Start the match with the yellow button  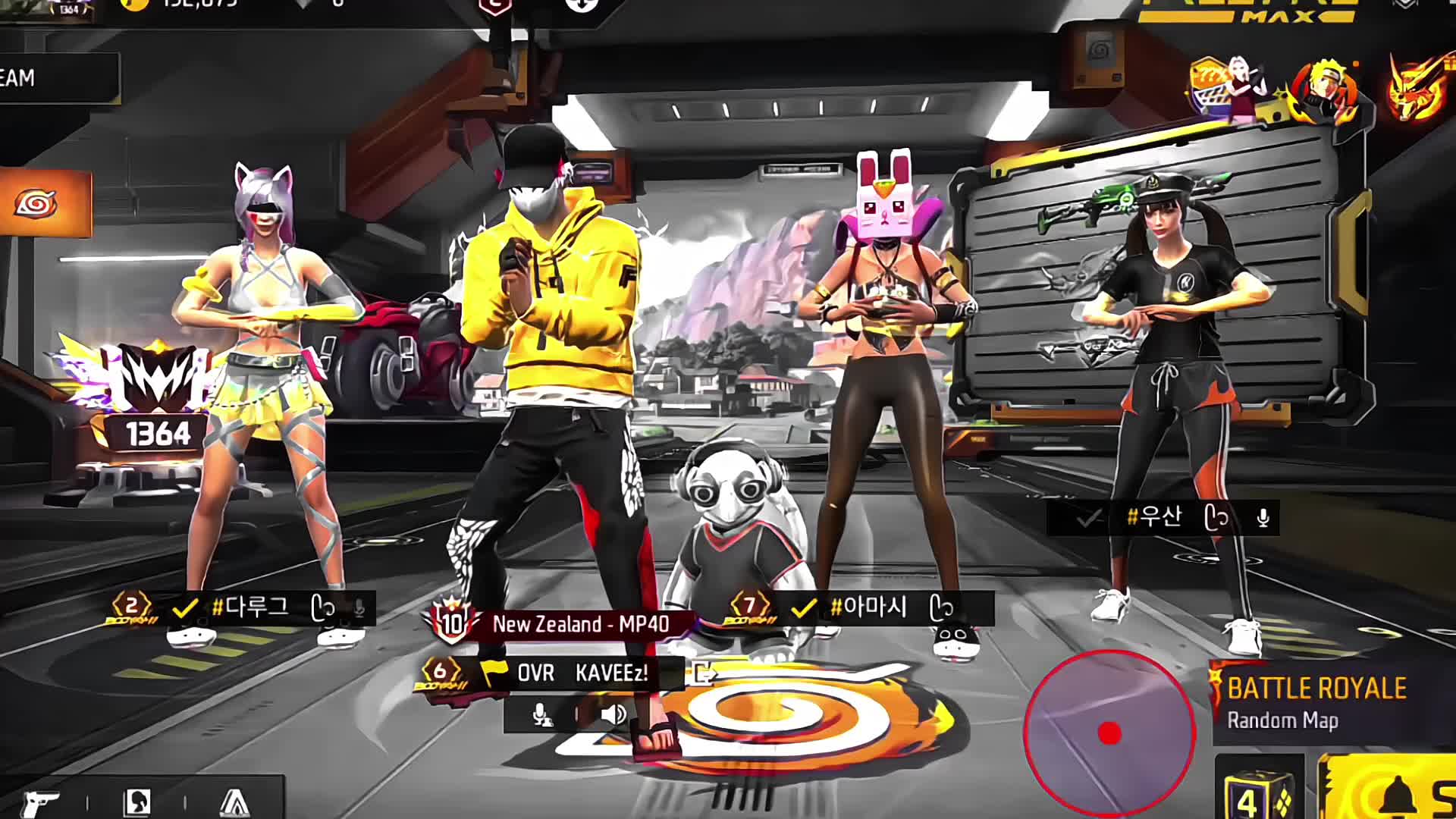click(1395, 792)
